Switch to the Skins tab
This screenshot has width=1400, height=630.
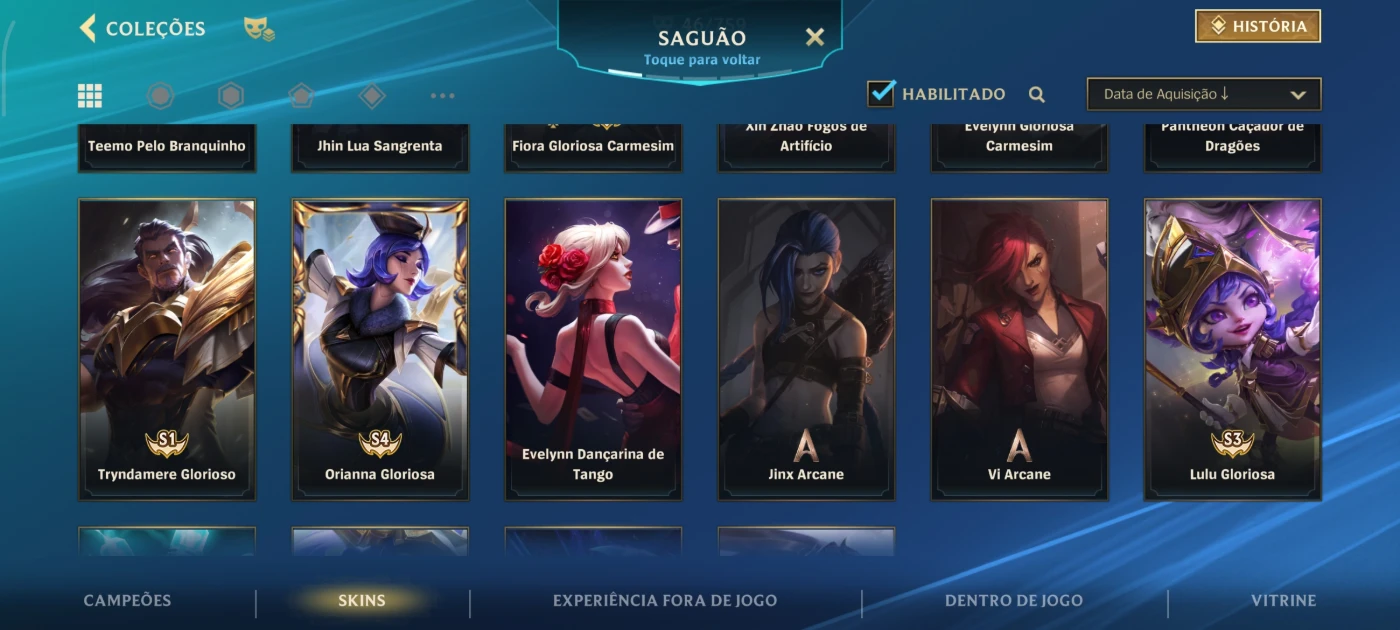[362, 601]
